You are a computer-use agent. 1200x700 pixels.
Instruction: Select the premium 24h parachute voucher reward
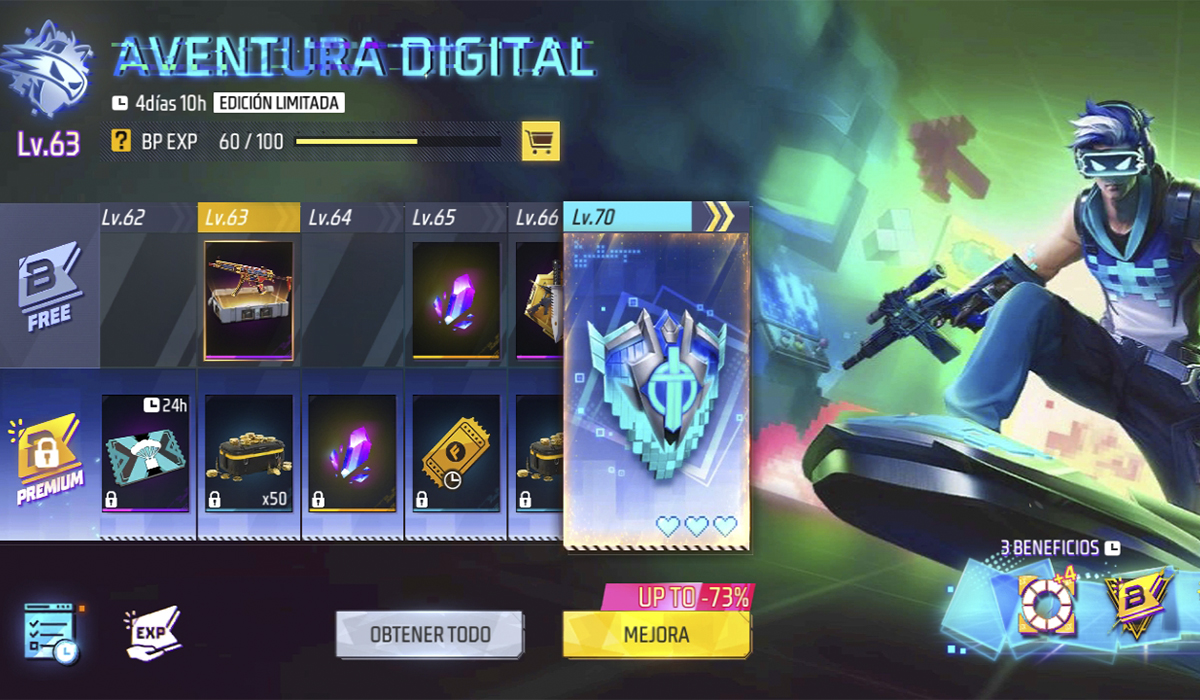[x=145, y=453]
